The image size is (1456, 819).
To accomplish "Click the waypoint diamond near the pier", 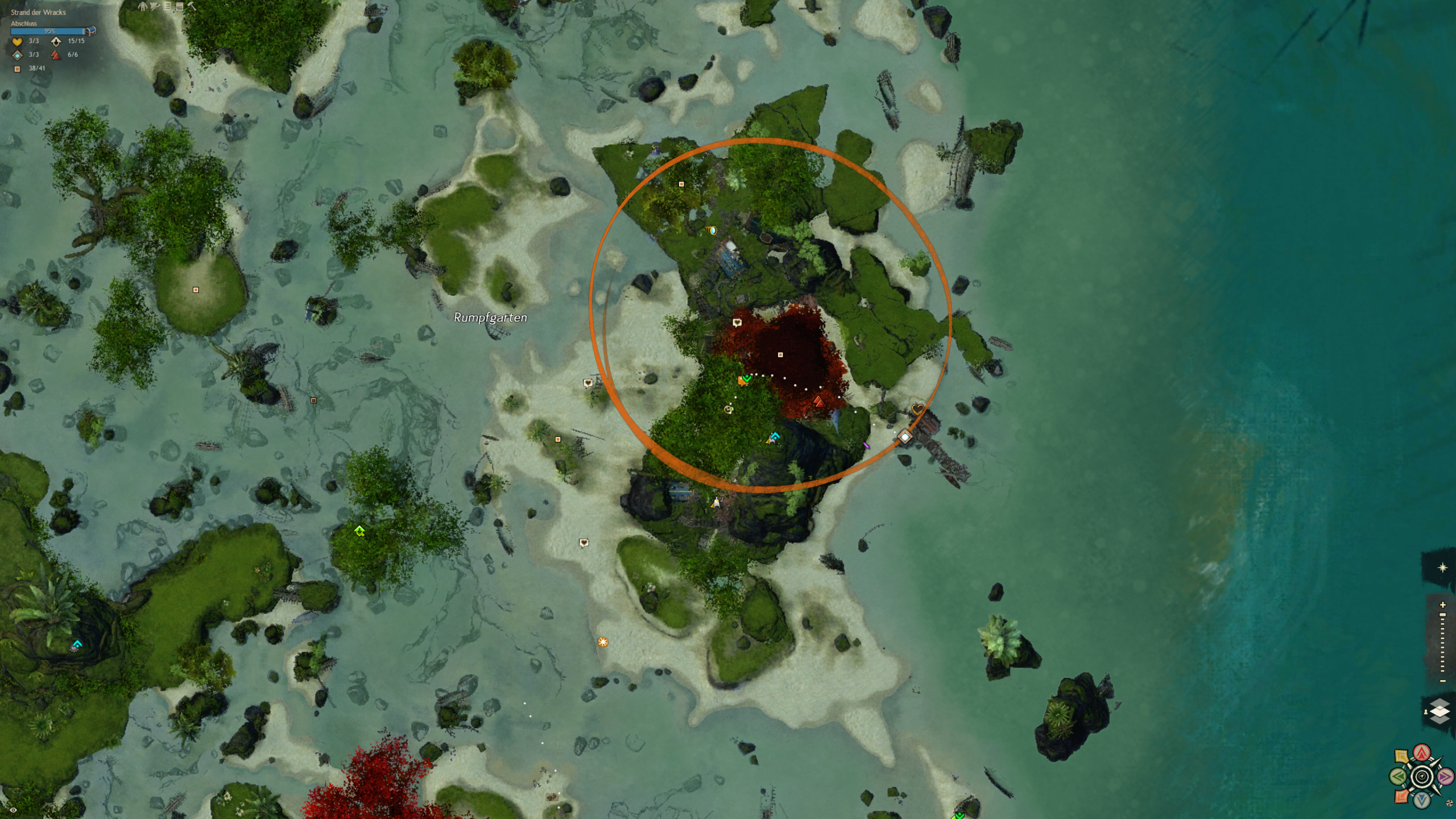I will 905,437.
